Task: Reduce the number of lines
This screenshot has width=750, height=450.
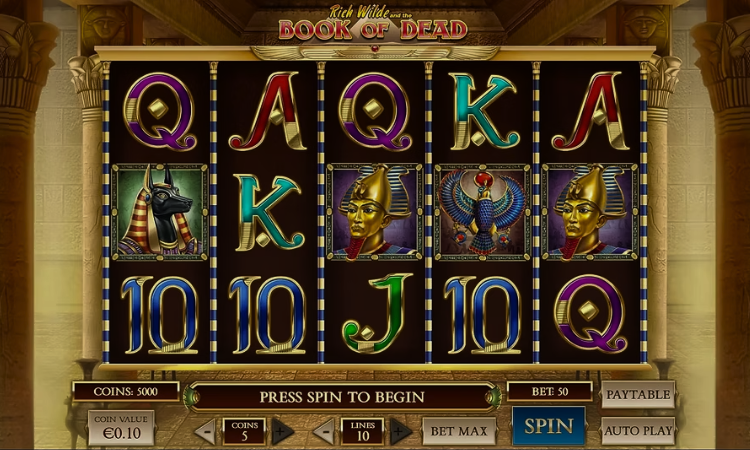Action: [x=323, y=432]
